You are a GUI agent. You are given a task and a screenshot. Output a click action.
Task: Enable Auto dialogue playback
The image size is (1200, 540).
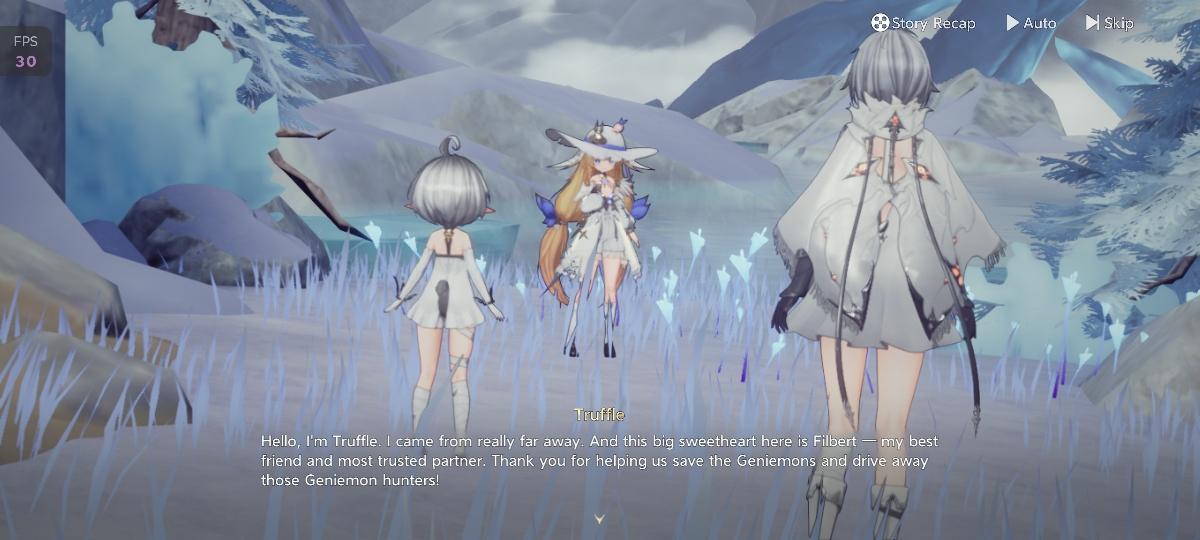[x=1031, y=23]
